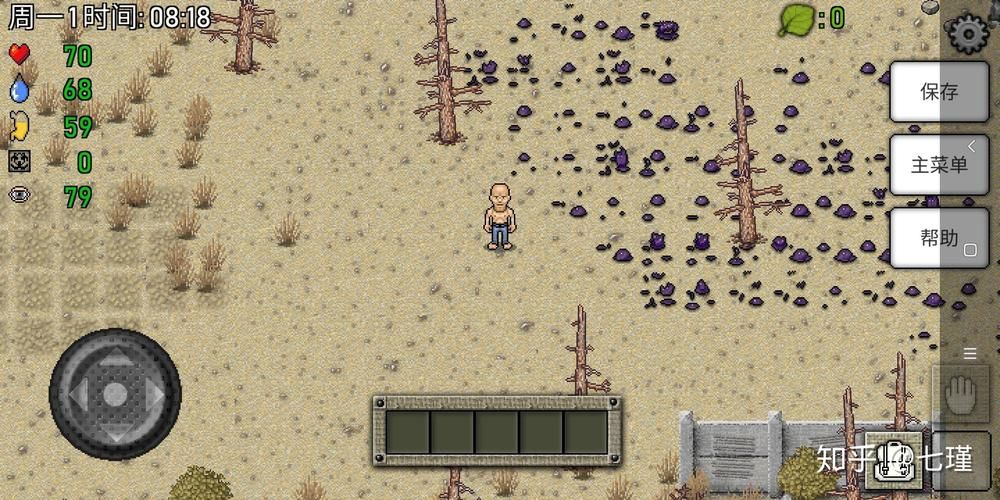The image size is (1000, 500).
Task: Tap the virtual joystick movement pad
Action: [115, 393]
